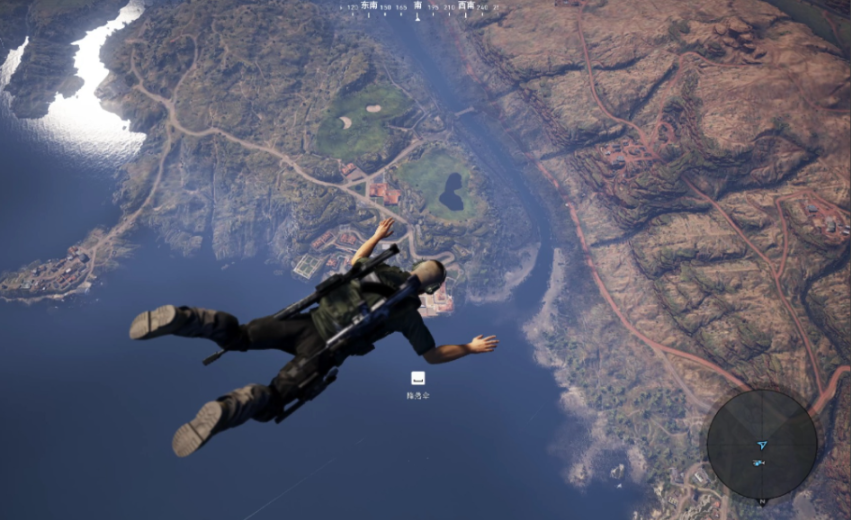Select the blue helicopter marker on minimap
The width and height of the screenshot is (851, 520).
pyautogui.click(x=761, y=463)
